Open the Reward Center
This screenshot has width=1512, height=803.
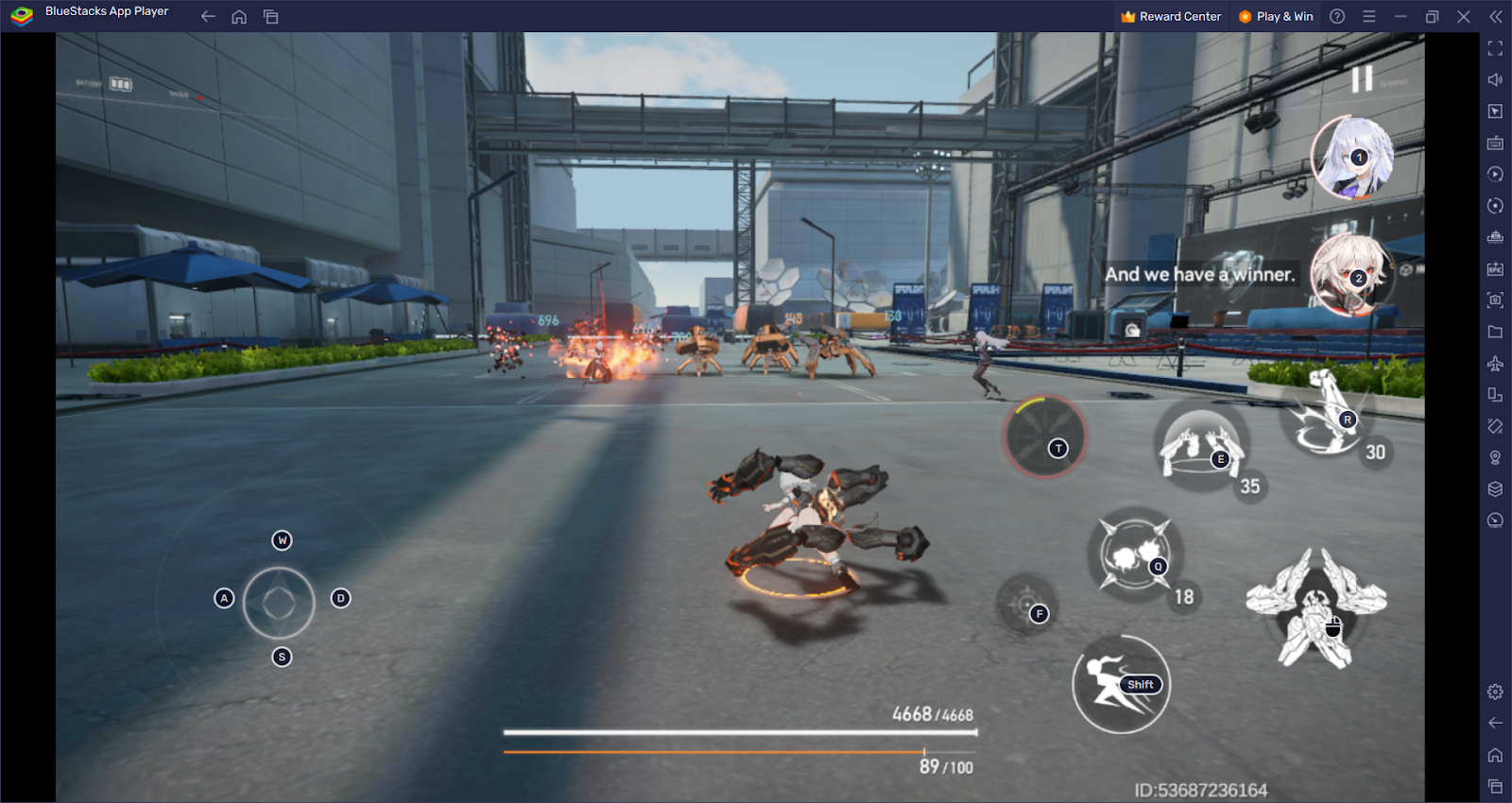point(1170,16)
